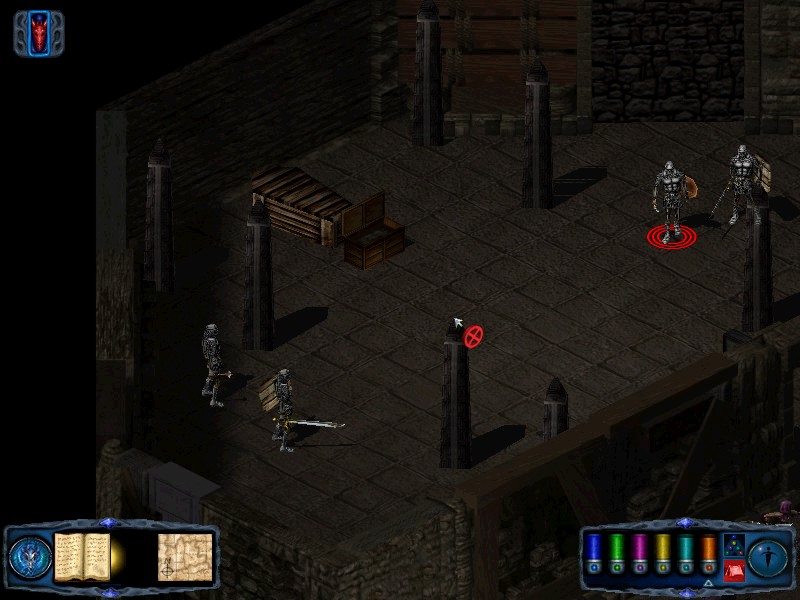This screenshot has width=800, height=600.
Task: Click the blue gem atop the left panel
Action: point(109,523)
